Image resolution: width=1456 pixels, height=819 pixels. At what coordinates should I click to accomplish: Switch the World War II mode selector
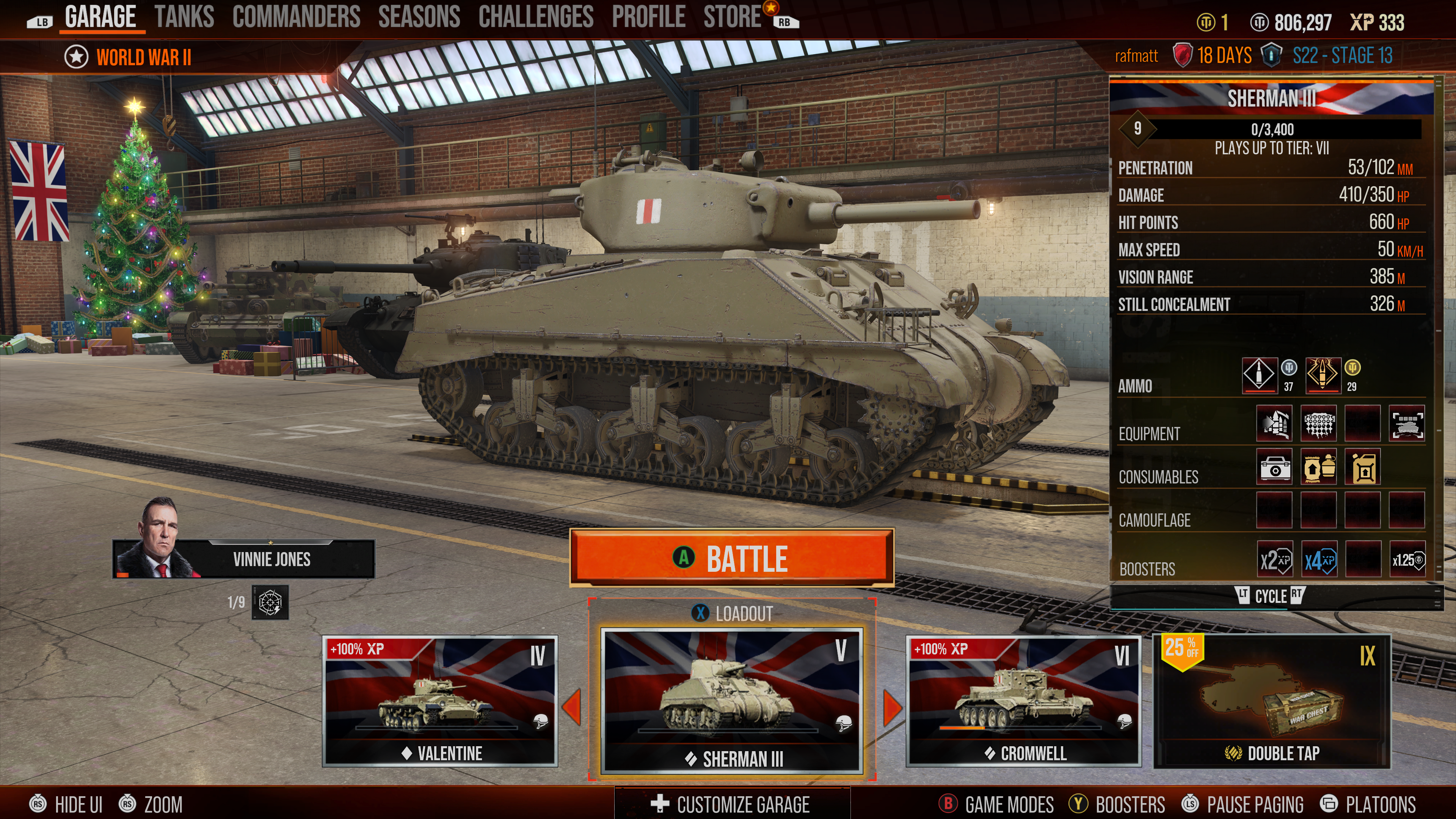128,57
